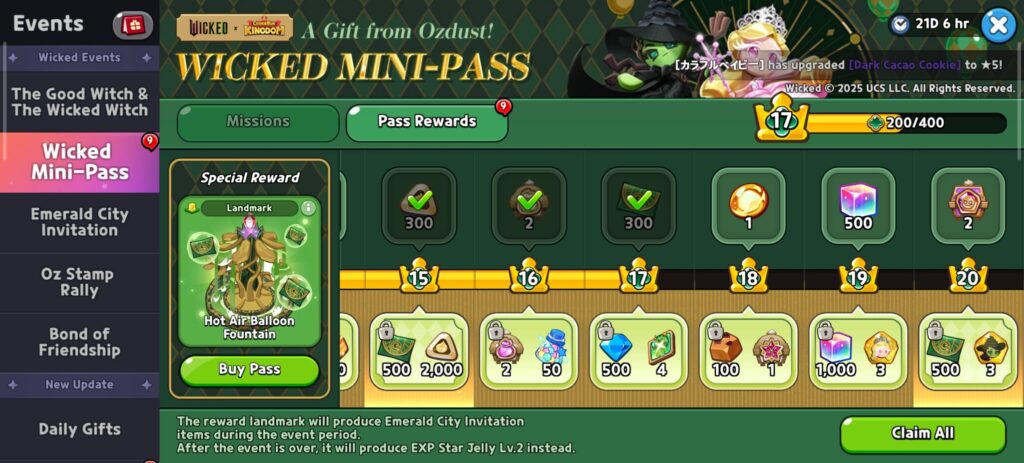Open the Emerald City Invitation event
This screenshot has height=463, width=1024.
point(79,222)
